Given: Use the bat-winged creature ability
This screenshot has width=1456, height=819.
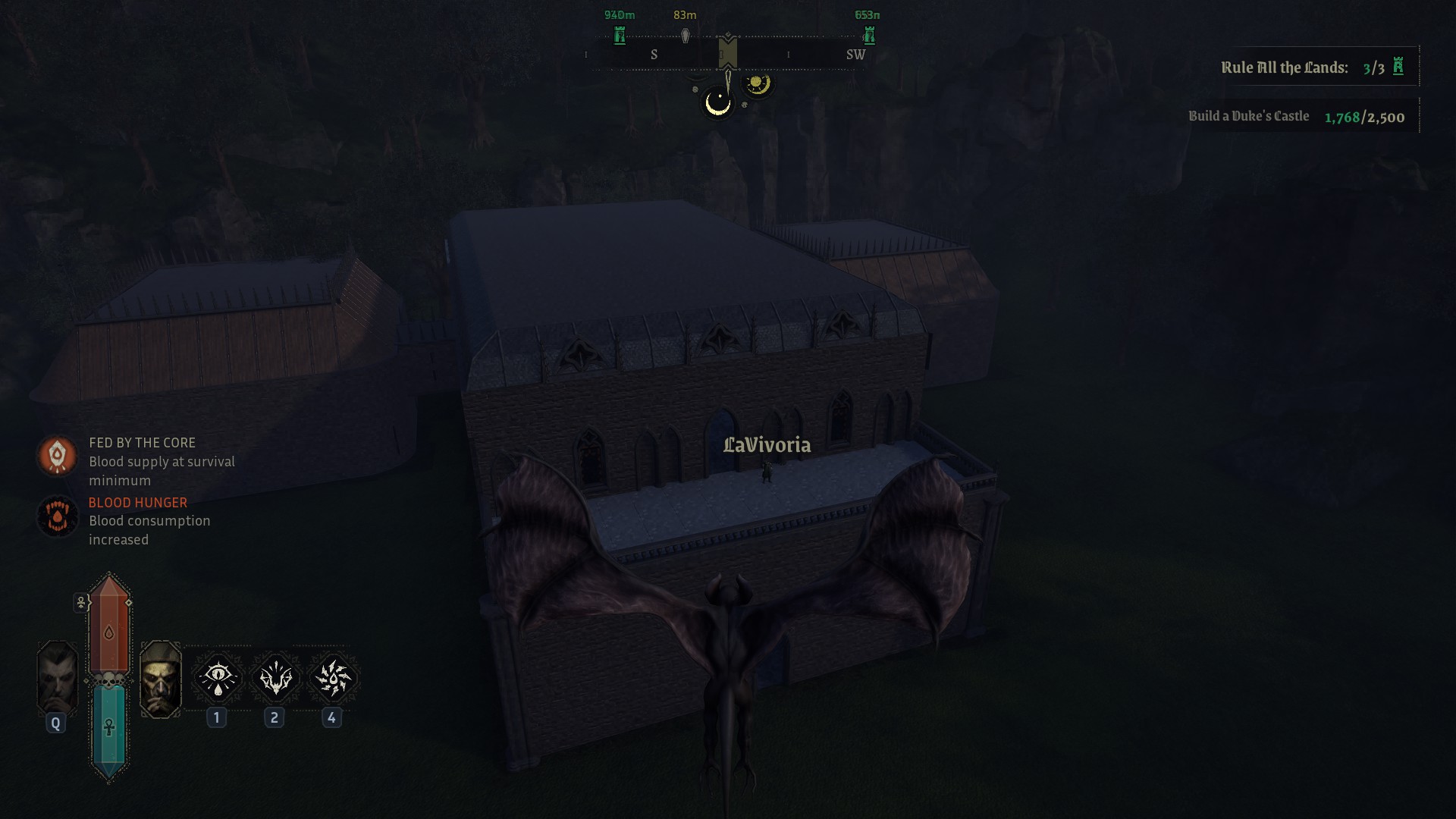Looking at the screenshot, I should (275, 677).
